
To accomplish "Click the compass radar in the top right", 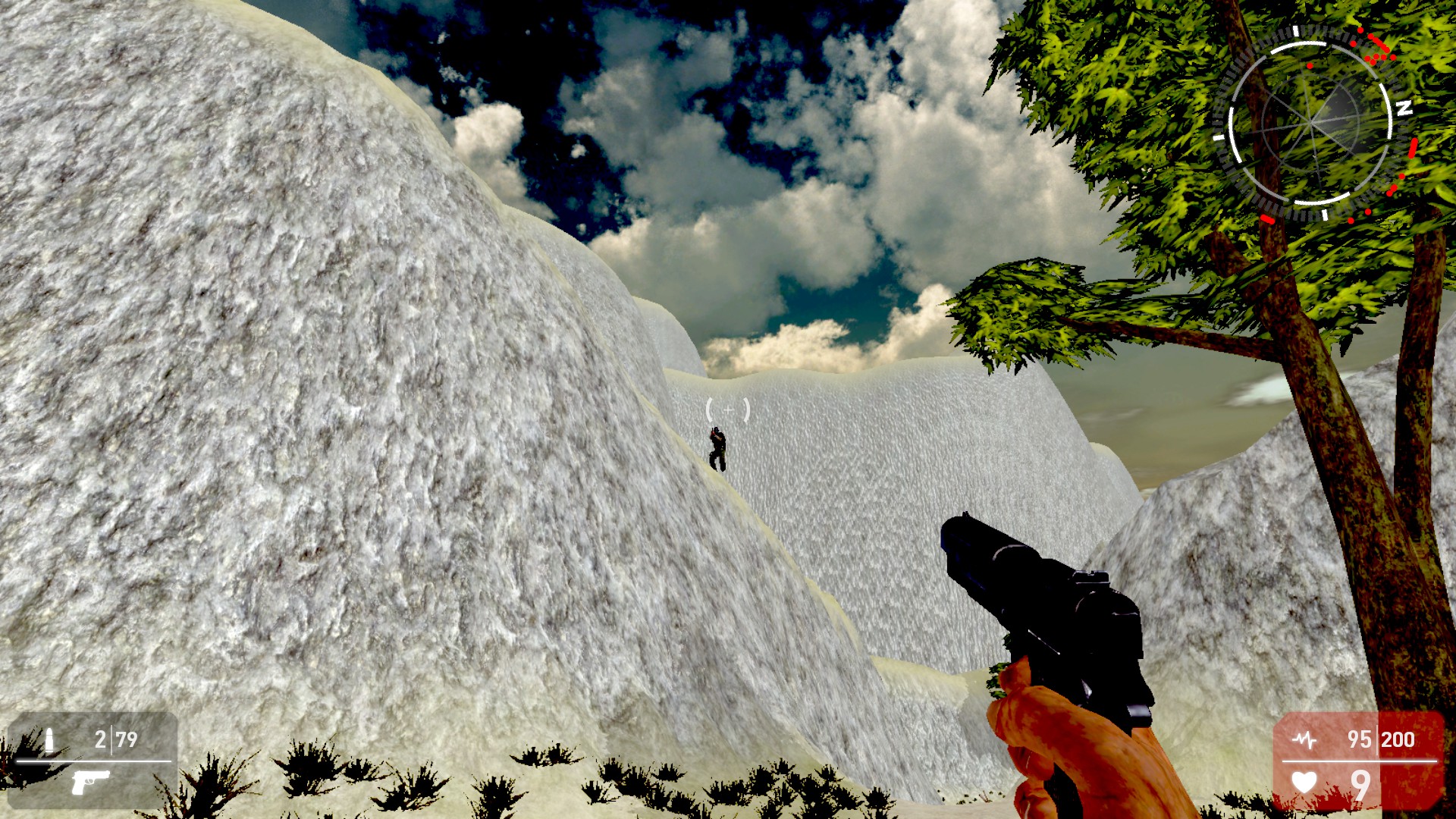I will click(x=1312, y=123).
